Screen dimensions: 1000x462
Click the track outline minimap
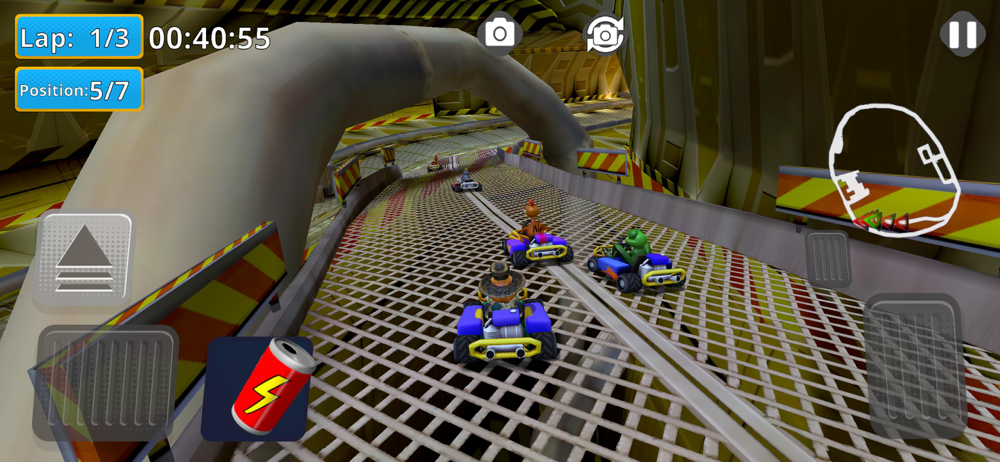[x=893, y=168]
